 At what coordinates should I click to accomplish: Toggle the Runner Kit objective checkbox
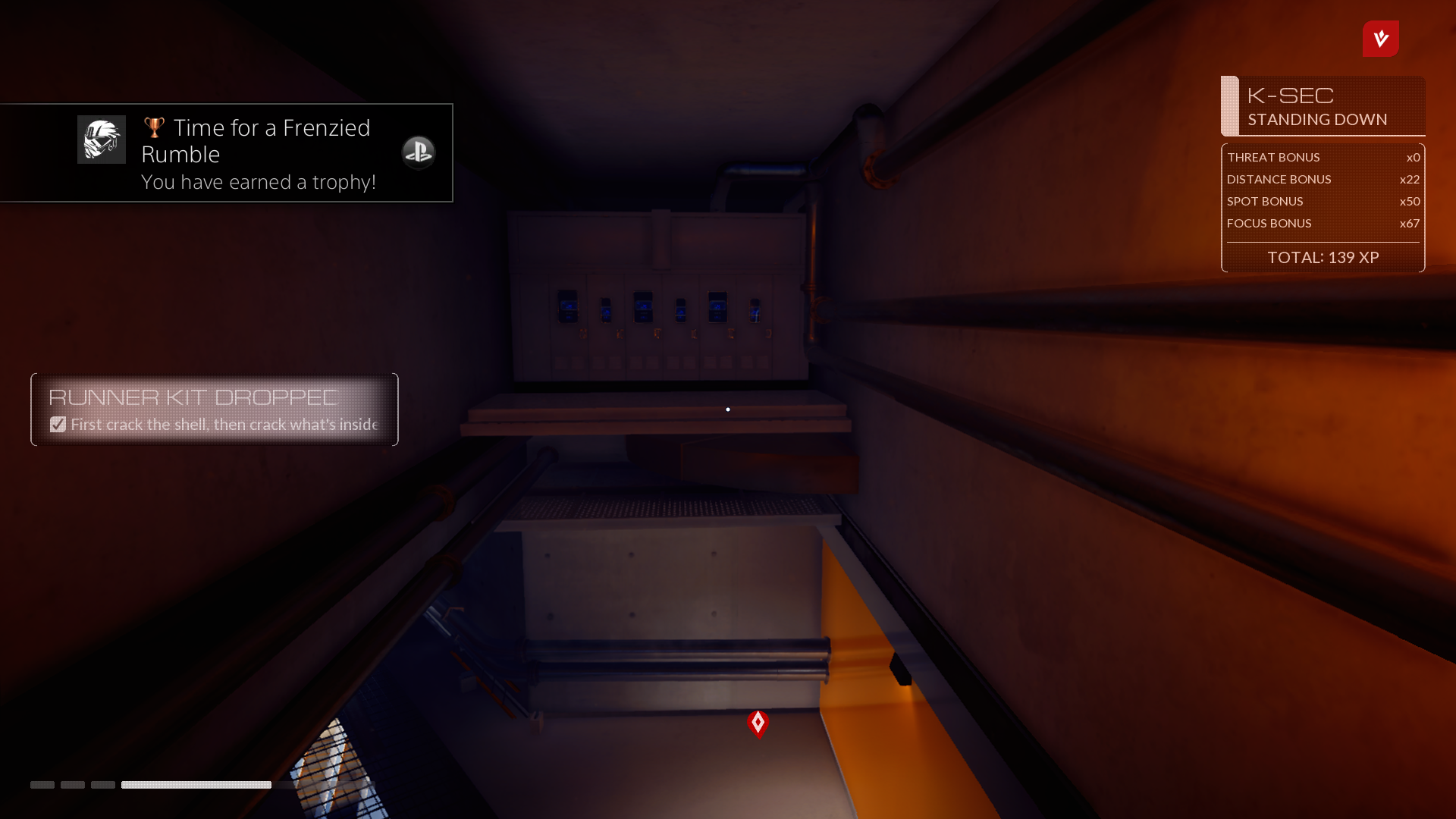coord(58,424)
